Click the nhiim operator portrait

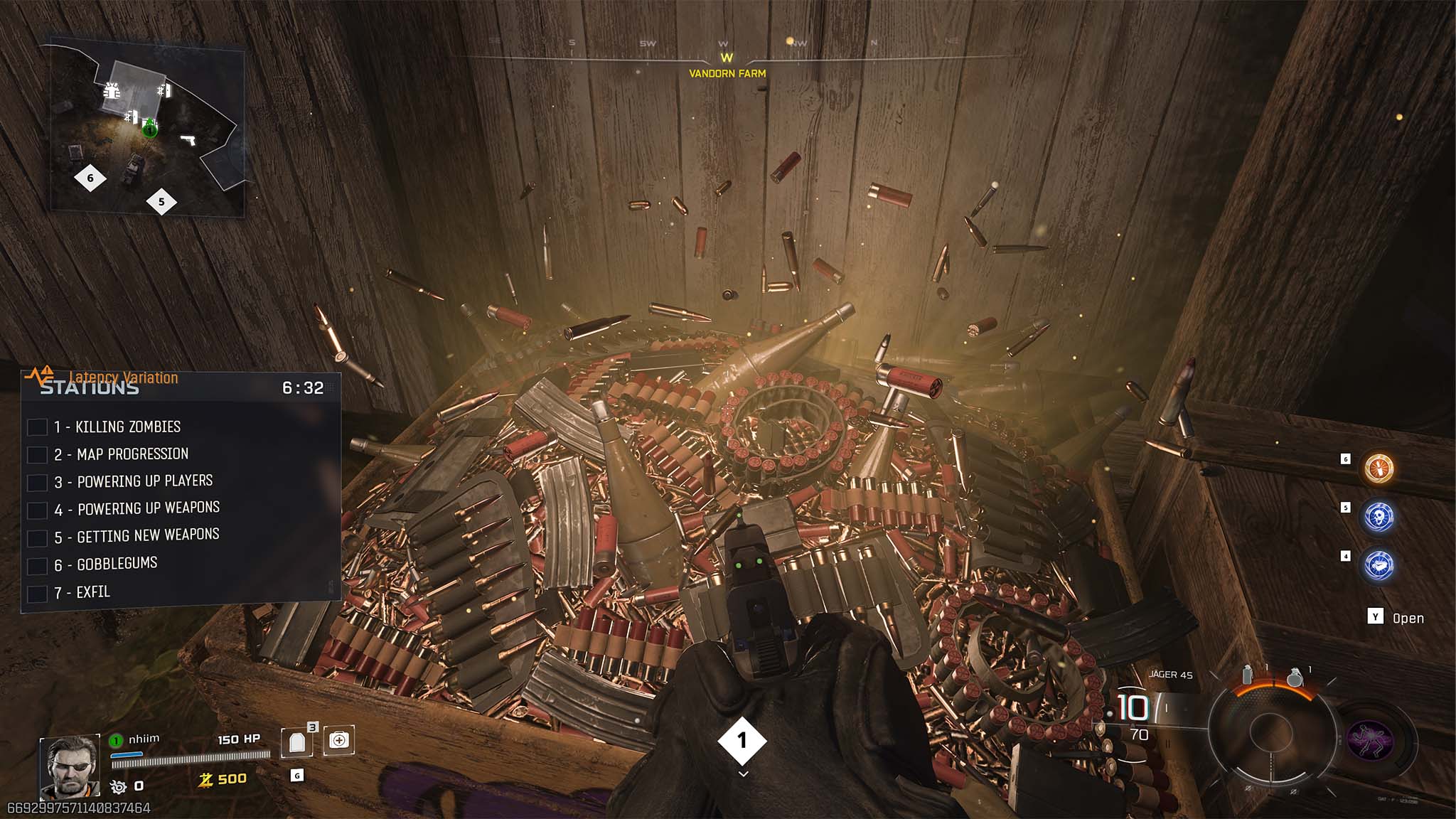tap(70, 766)
